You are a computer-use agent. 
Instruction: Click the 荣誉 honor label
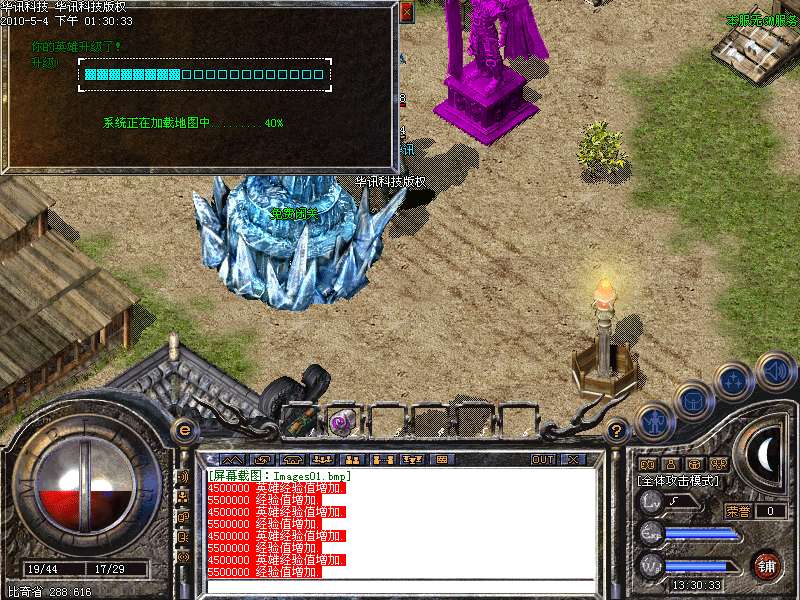739,511
